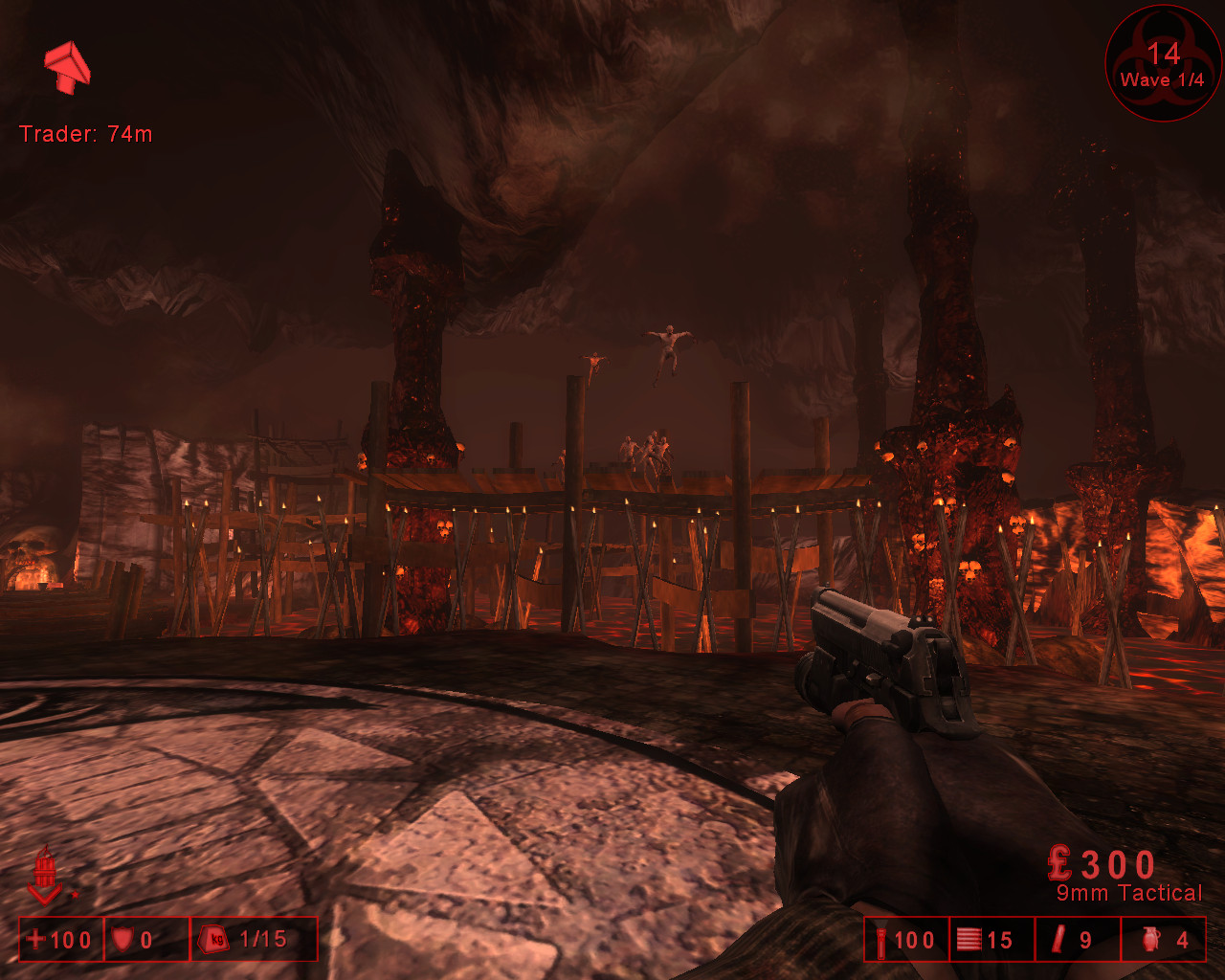Click the £300 cash display
Viewport: 1225px width, 980px height.
[x=1101, y=861]
